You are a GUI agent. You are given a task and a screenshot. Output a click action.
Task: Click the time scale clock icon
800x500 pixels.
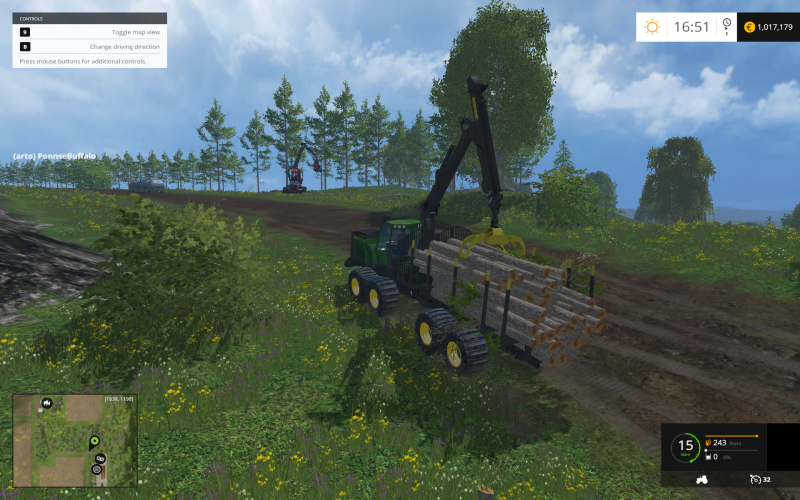[x=726, y=25]
